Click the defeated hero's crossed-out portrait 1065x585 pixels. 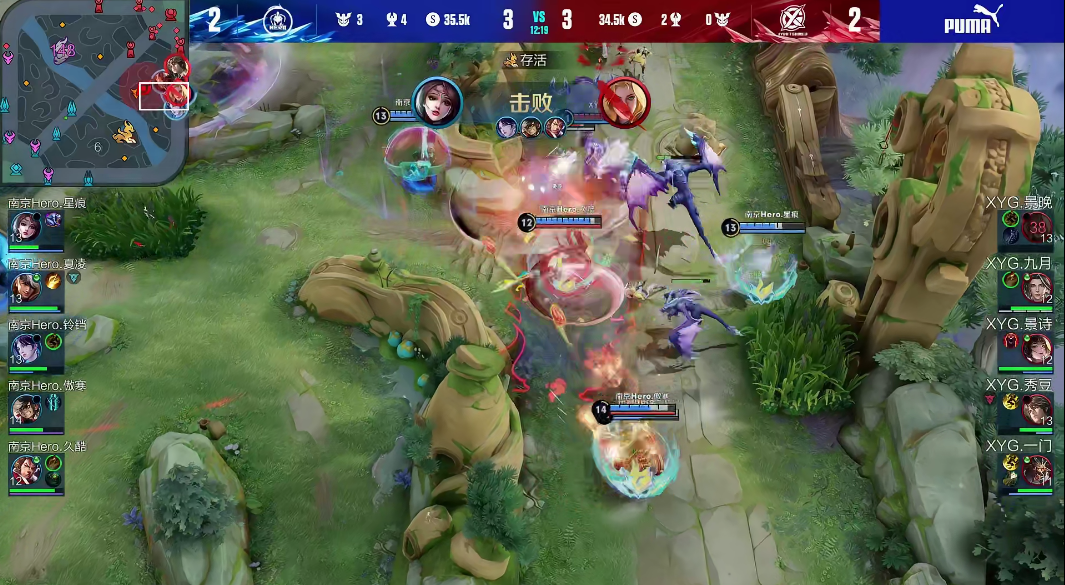click(x=626, y=102)
